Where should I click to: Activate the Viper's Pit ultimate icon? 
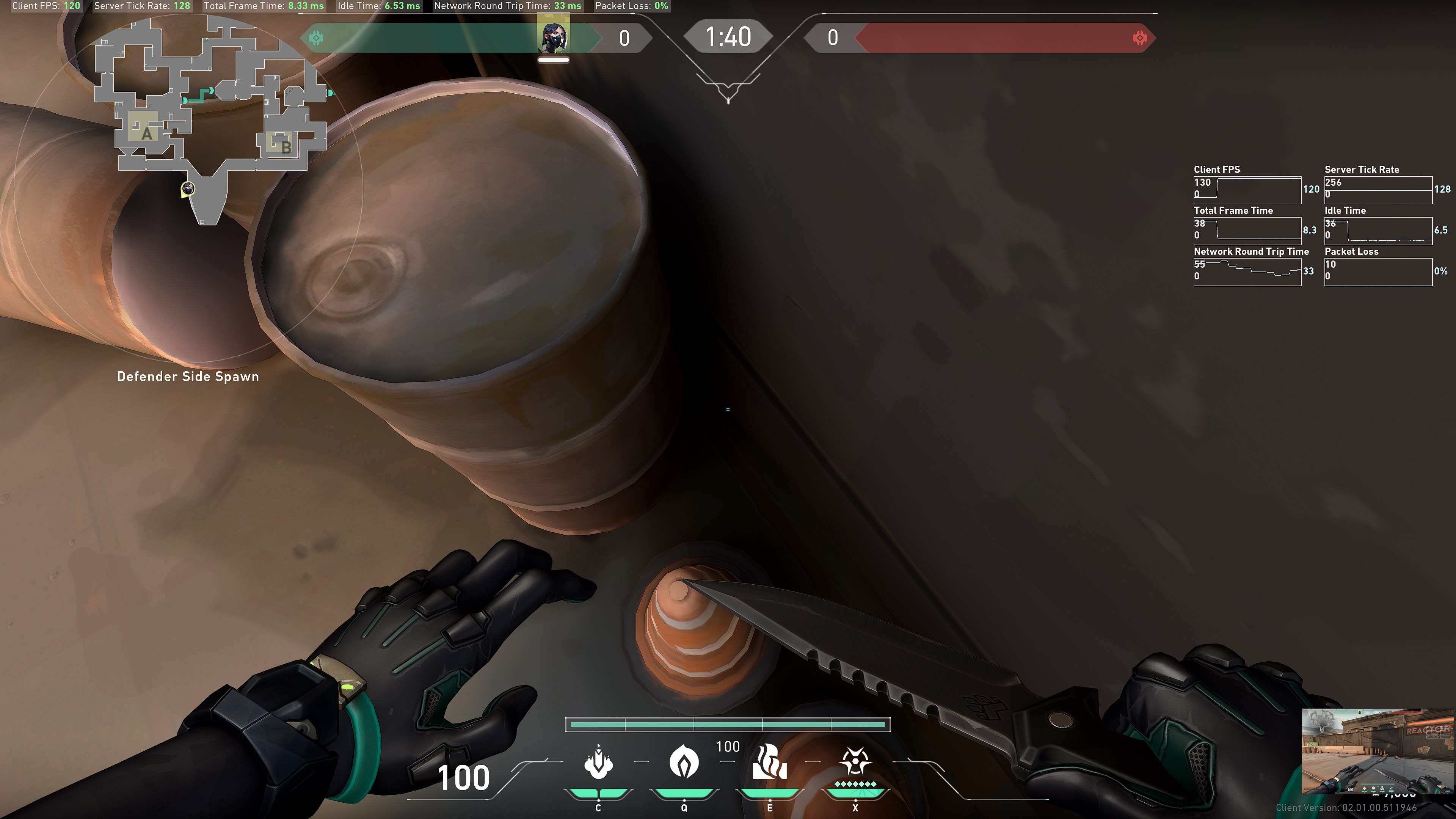click(855, 761)
